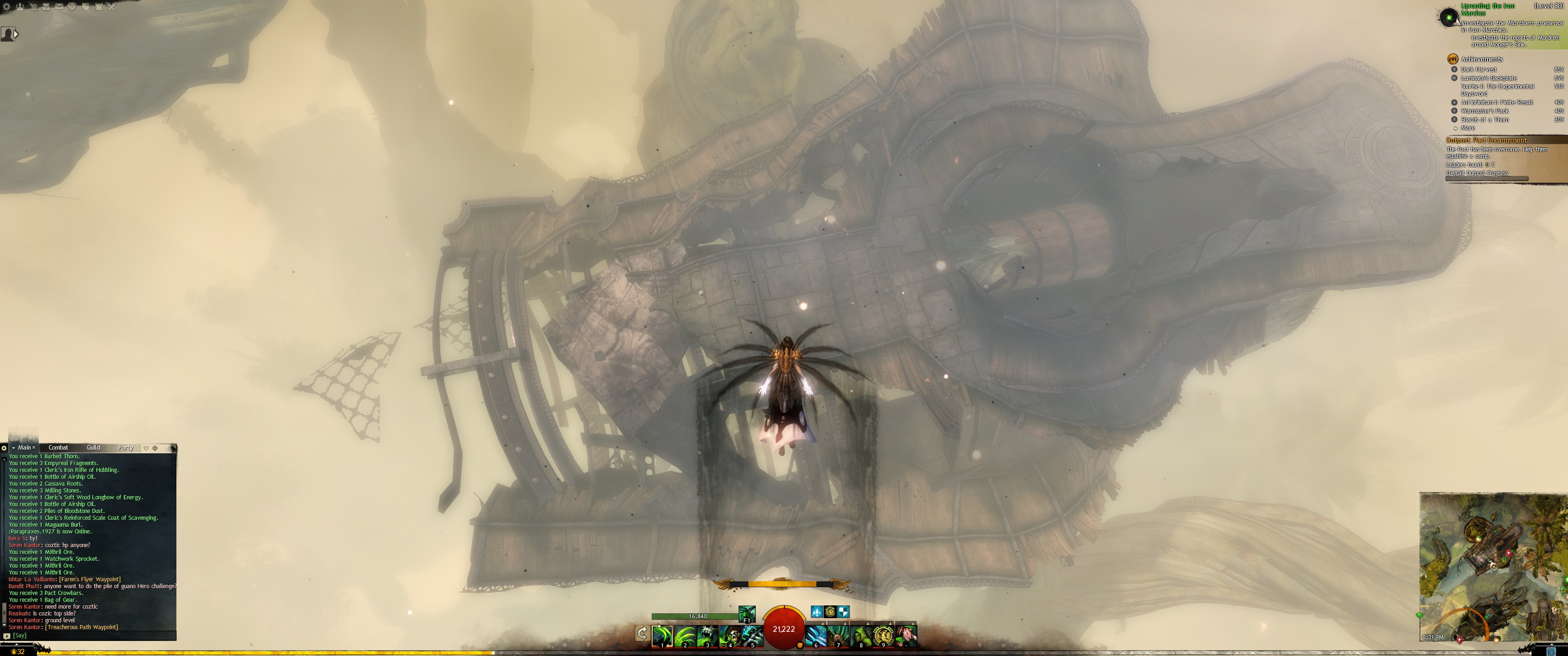Open the Black Lion Trading Company lion icon
The image size is (1568, 656).
pos(72,7)
